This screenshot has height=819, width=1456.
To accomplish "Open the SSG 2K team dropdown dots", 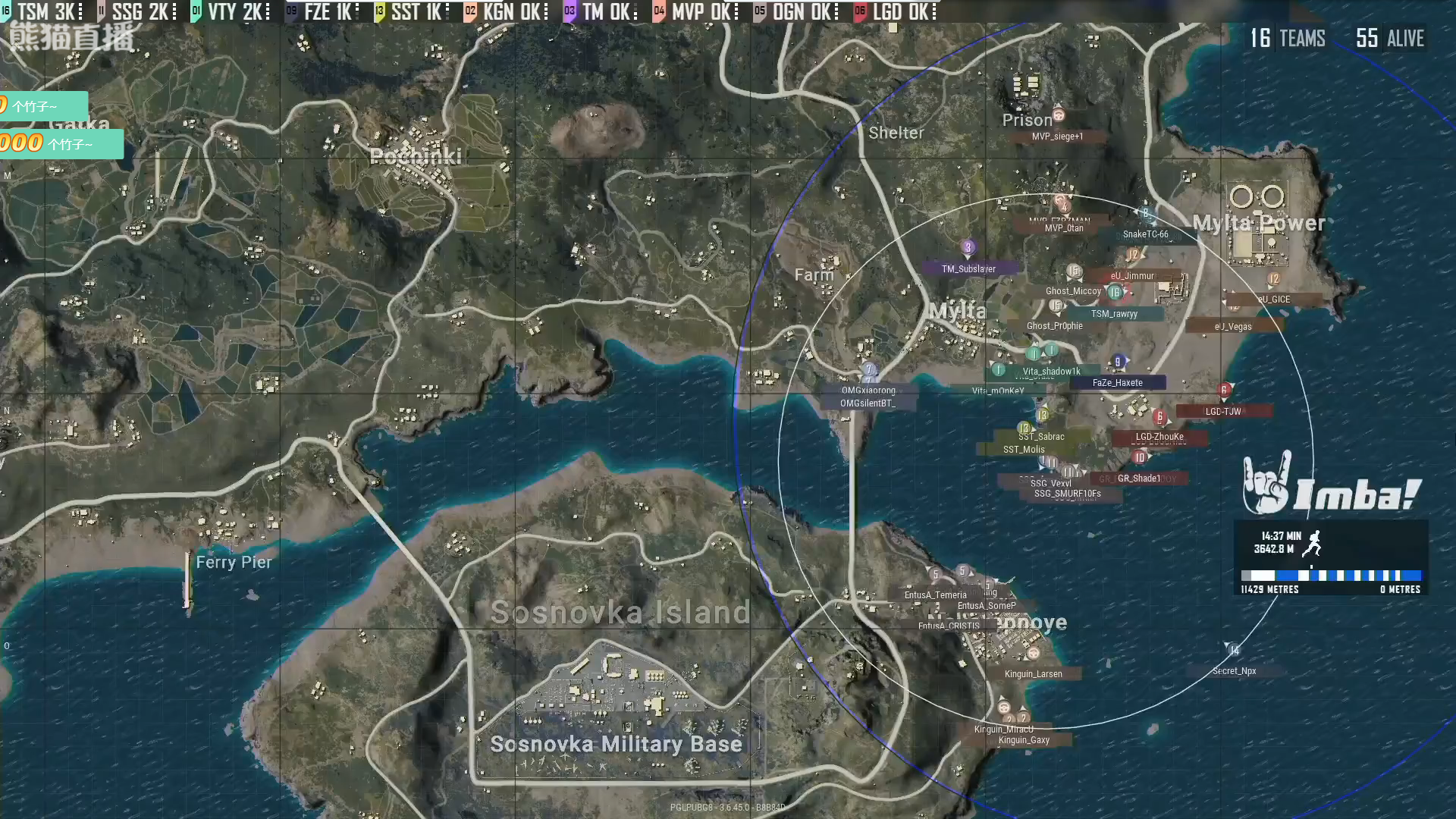I will coord(176,12).
